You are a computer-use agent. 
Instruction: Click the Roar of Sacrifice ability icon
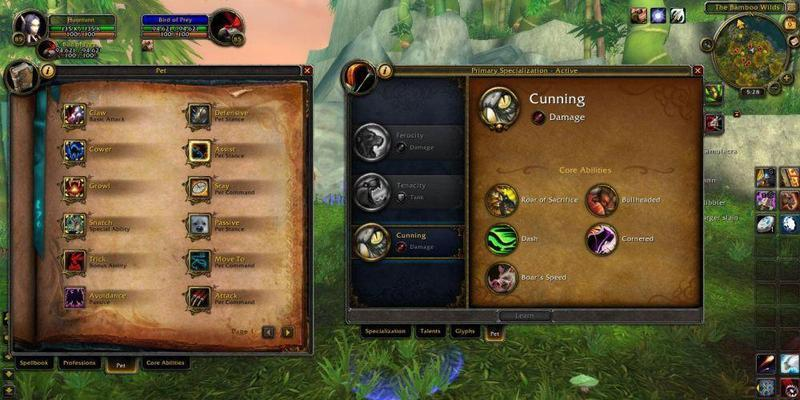pyautogui.click(x=502, y=200)
